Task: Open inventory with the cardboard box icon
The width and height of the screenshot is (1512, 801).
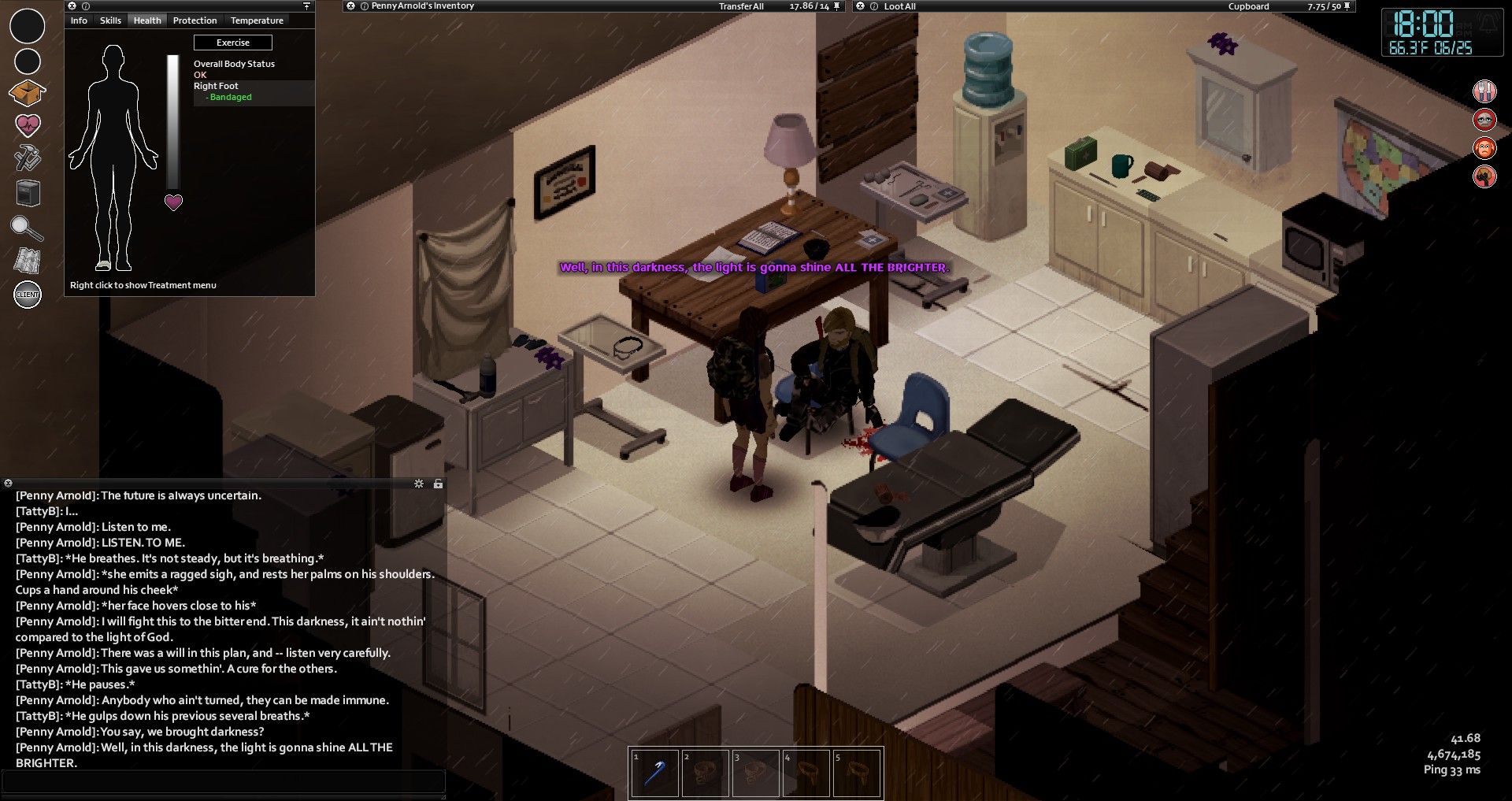Action: (27, 93)
